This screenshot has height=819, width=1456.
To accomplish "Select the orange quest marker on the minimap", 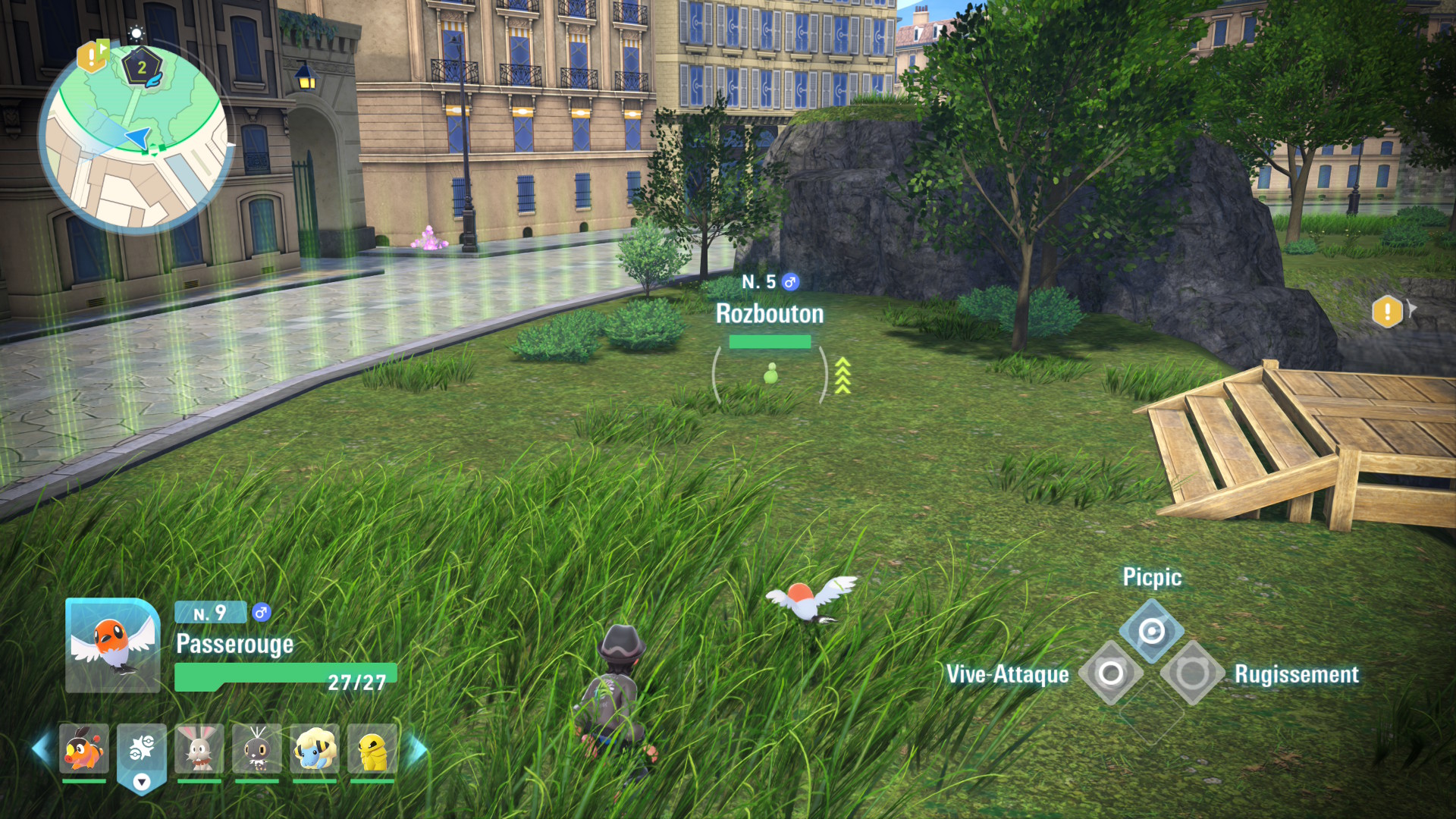I will coord(91,55).
